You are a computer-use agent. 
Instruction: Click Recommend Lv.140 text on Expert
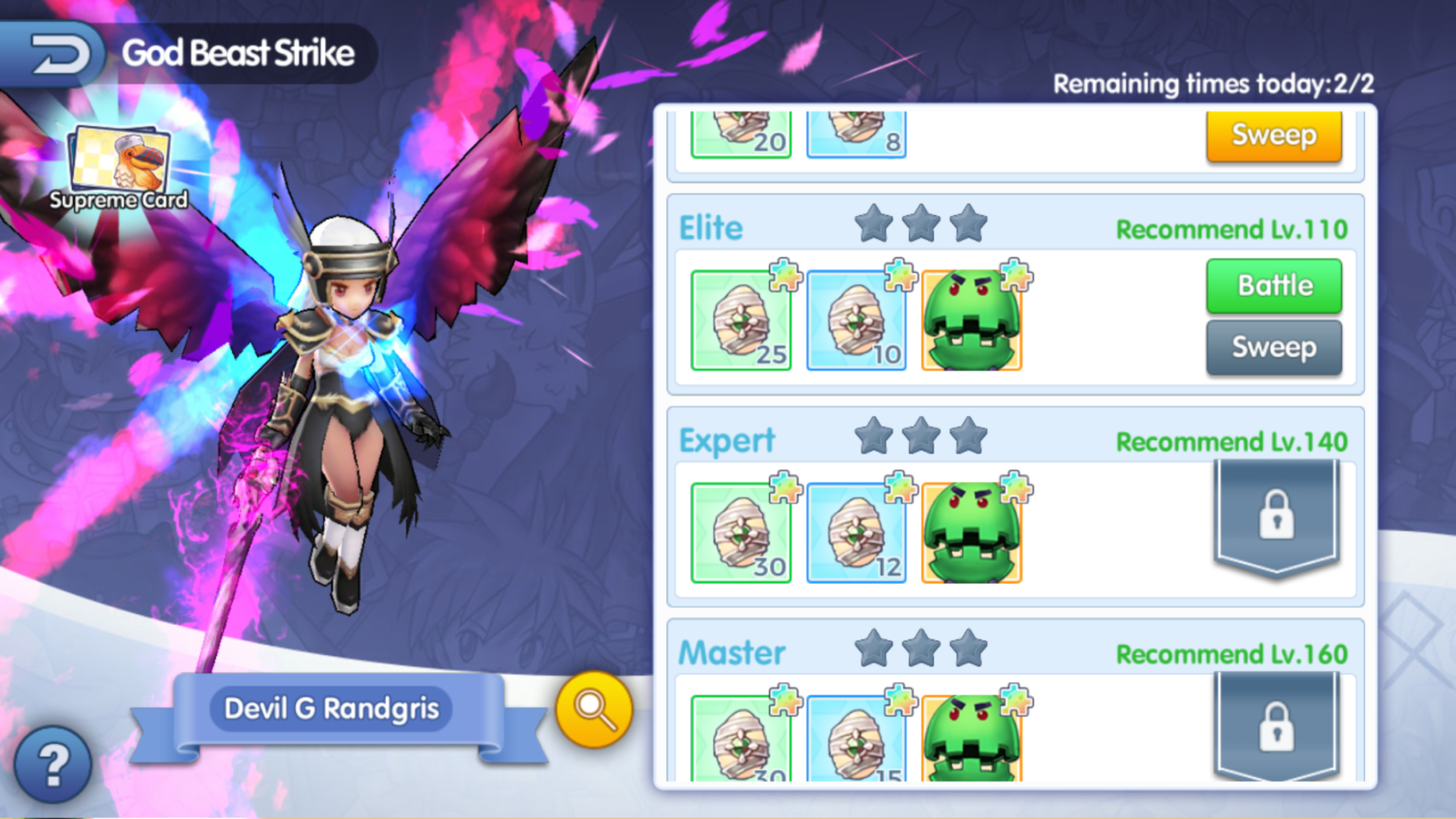[1231, 442]
